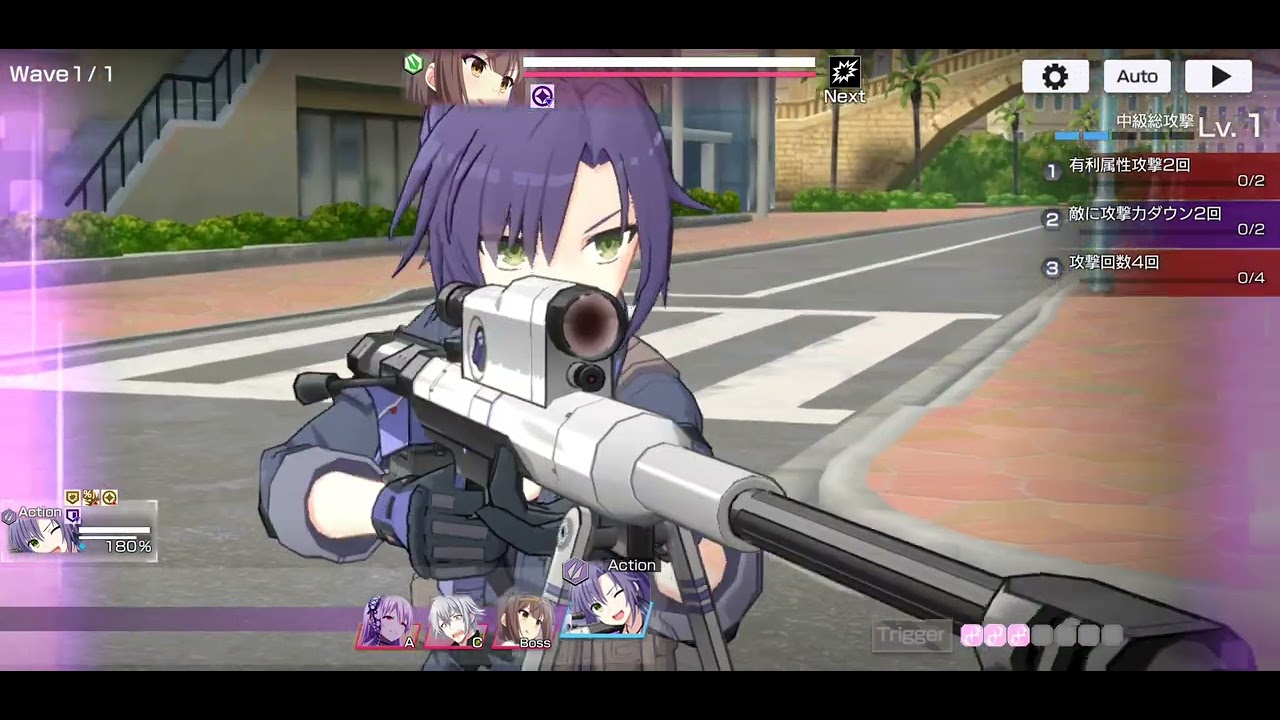The image size is (1280, 720).
Task: Open the gear settings menu
Action: point(1055,77)
